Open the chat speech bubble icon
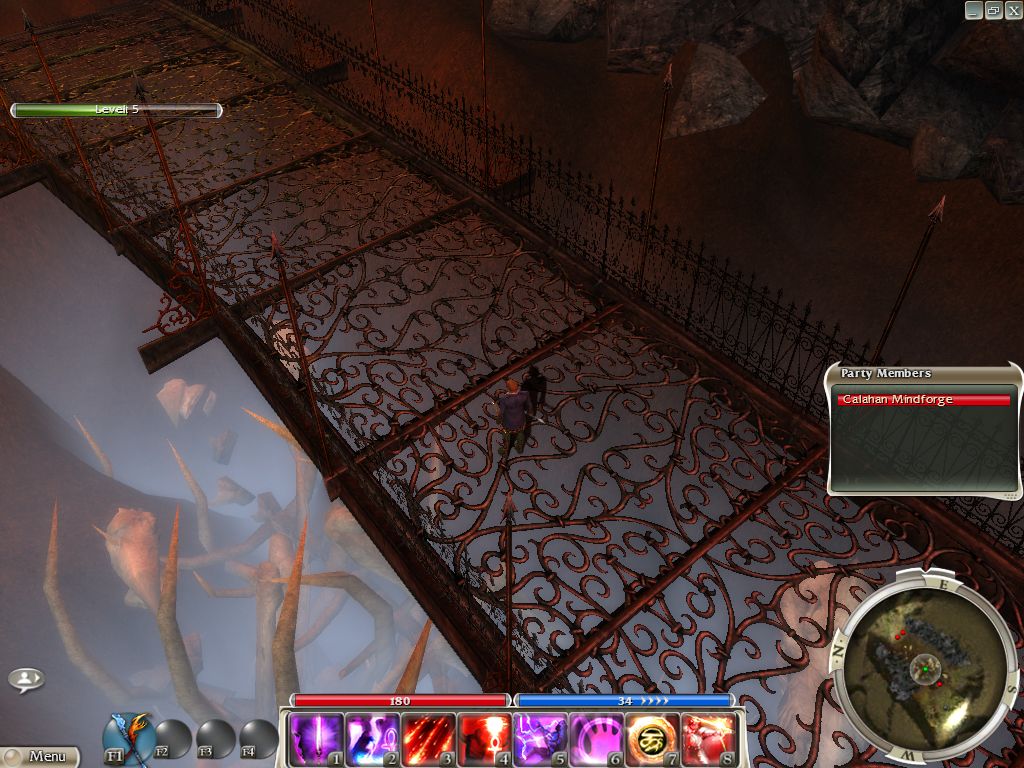Screen dimensions: 1024x768 click(26, 680)
